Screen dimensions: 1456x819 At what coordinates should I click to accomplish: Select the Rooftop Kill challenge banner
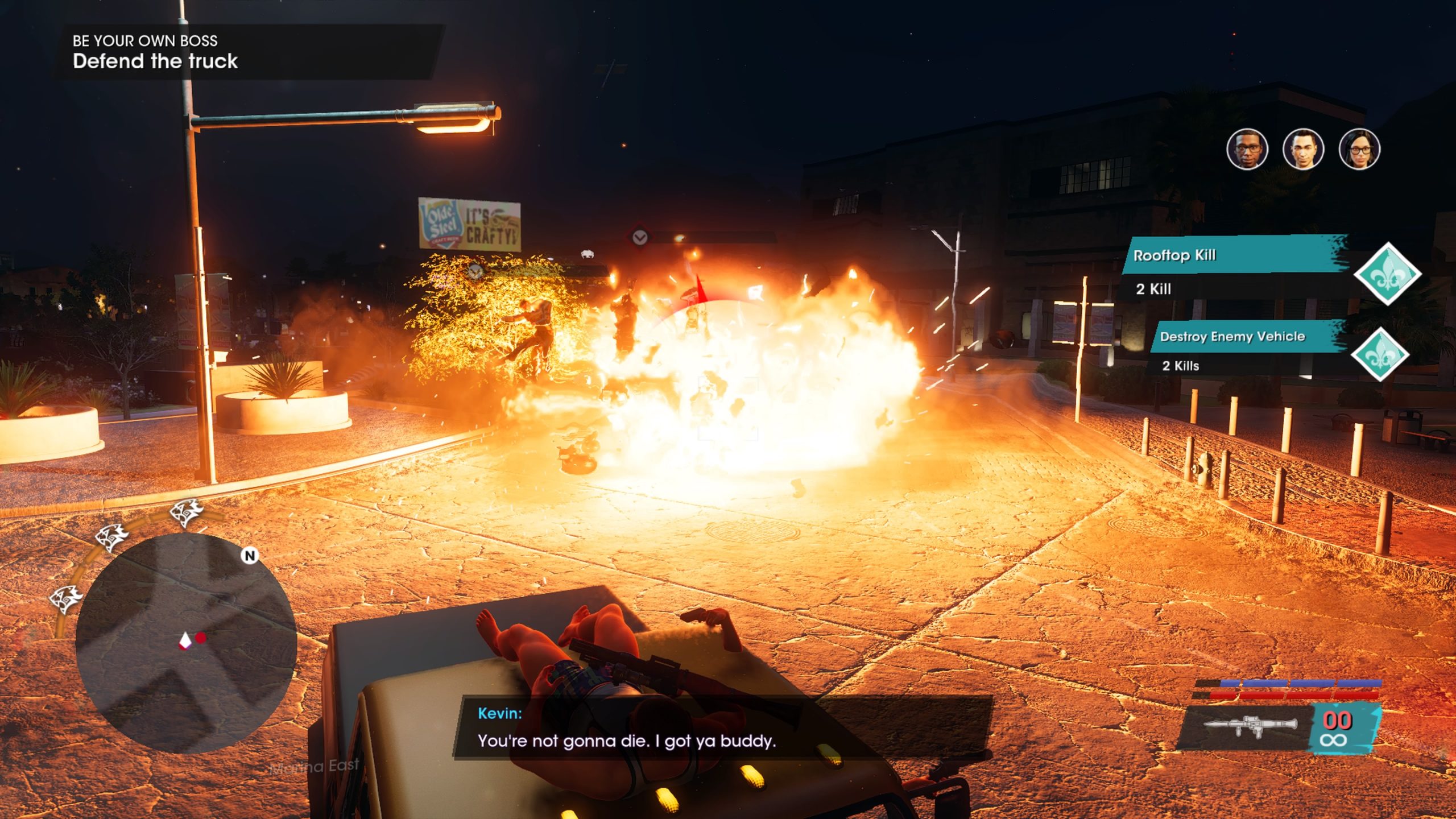pyautogui.click(x=1235, y=255)
